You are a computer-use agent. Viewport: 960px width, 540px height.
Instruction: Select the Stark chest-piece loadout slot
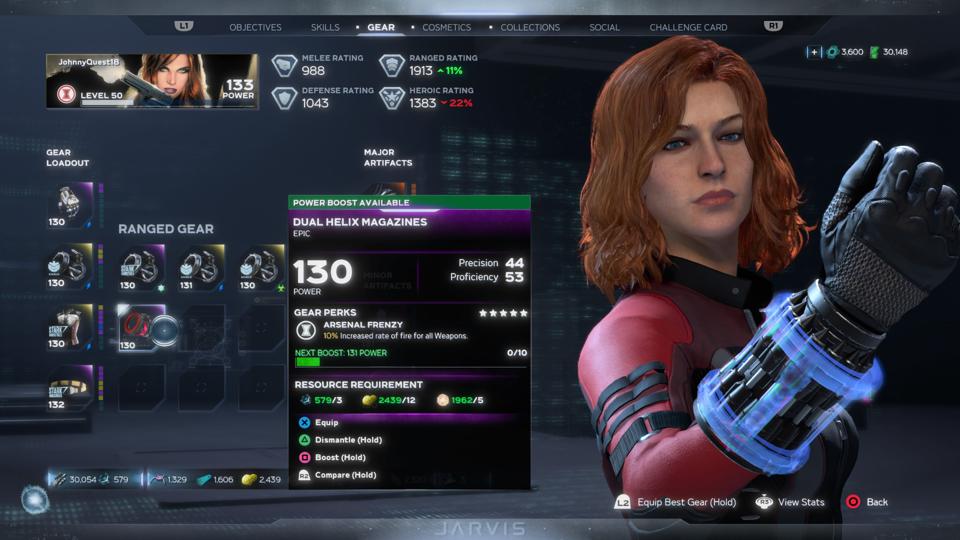point(70,327)
